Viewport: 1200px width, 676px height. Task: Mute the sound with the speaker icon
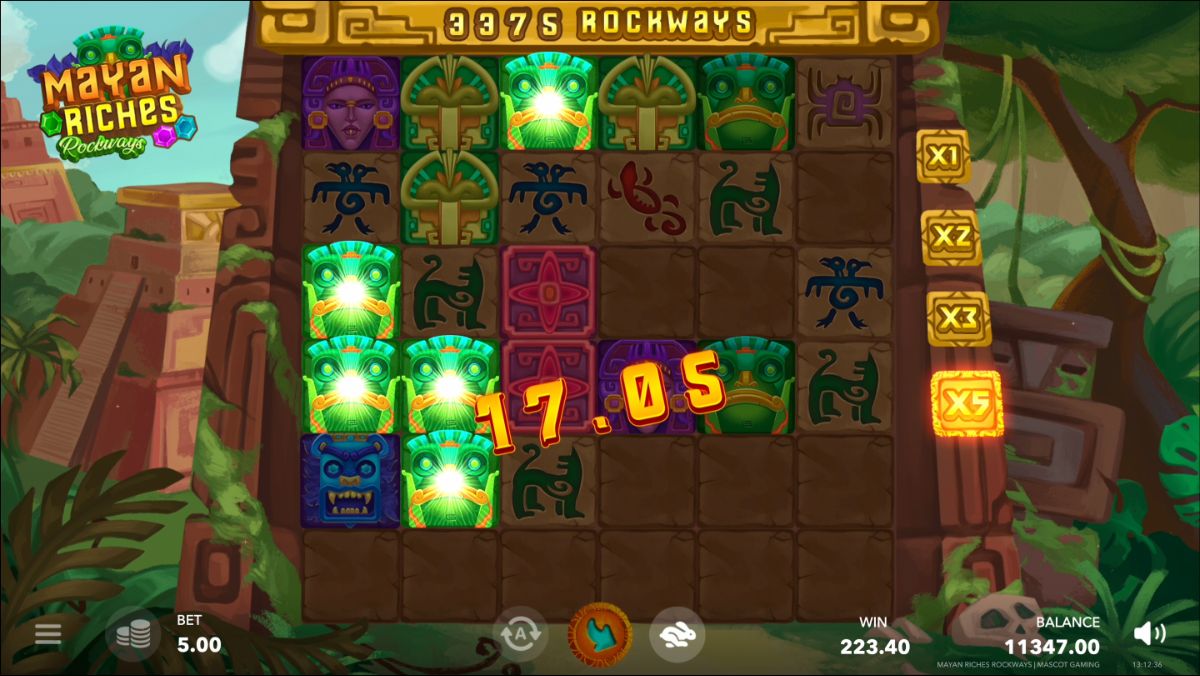[1150, 633]
